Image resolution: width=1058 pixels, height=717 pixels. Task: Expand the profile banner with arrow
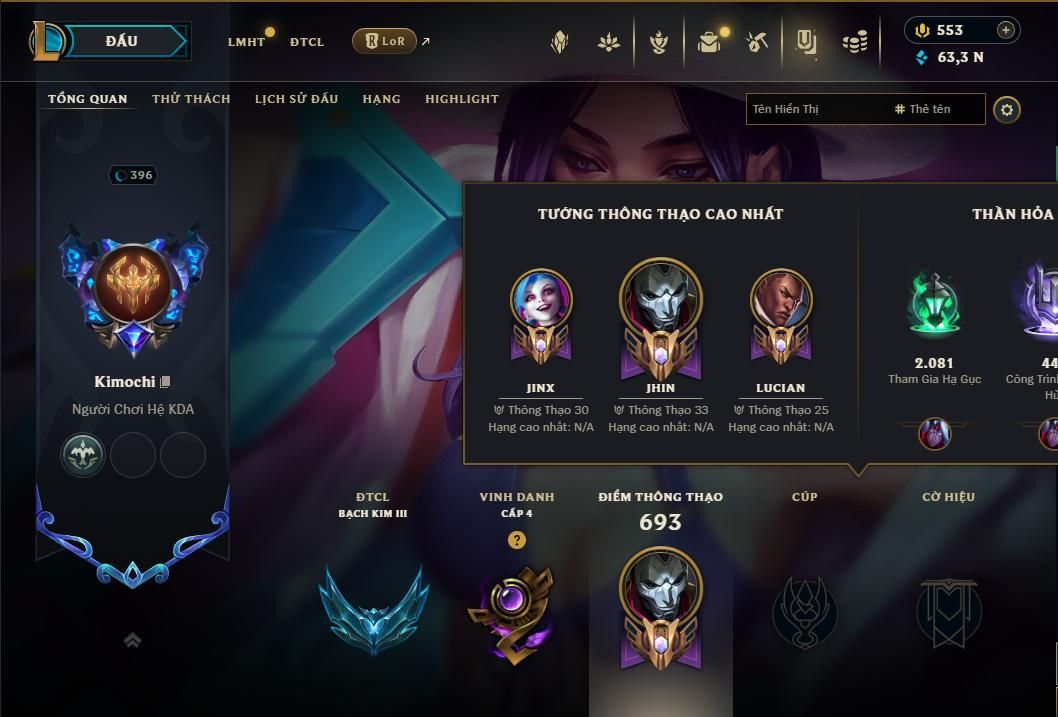132,641
